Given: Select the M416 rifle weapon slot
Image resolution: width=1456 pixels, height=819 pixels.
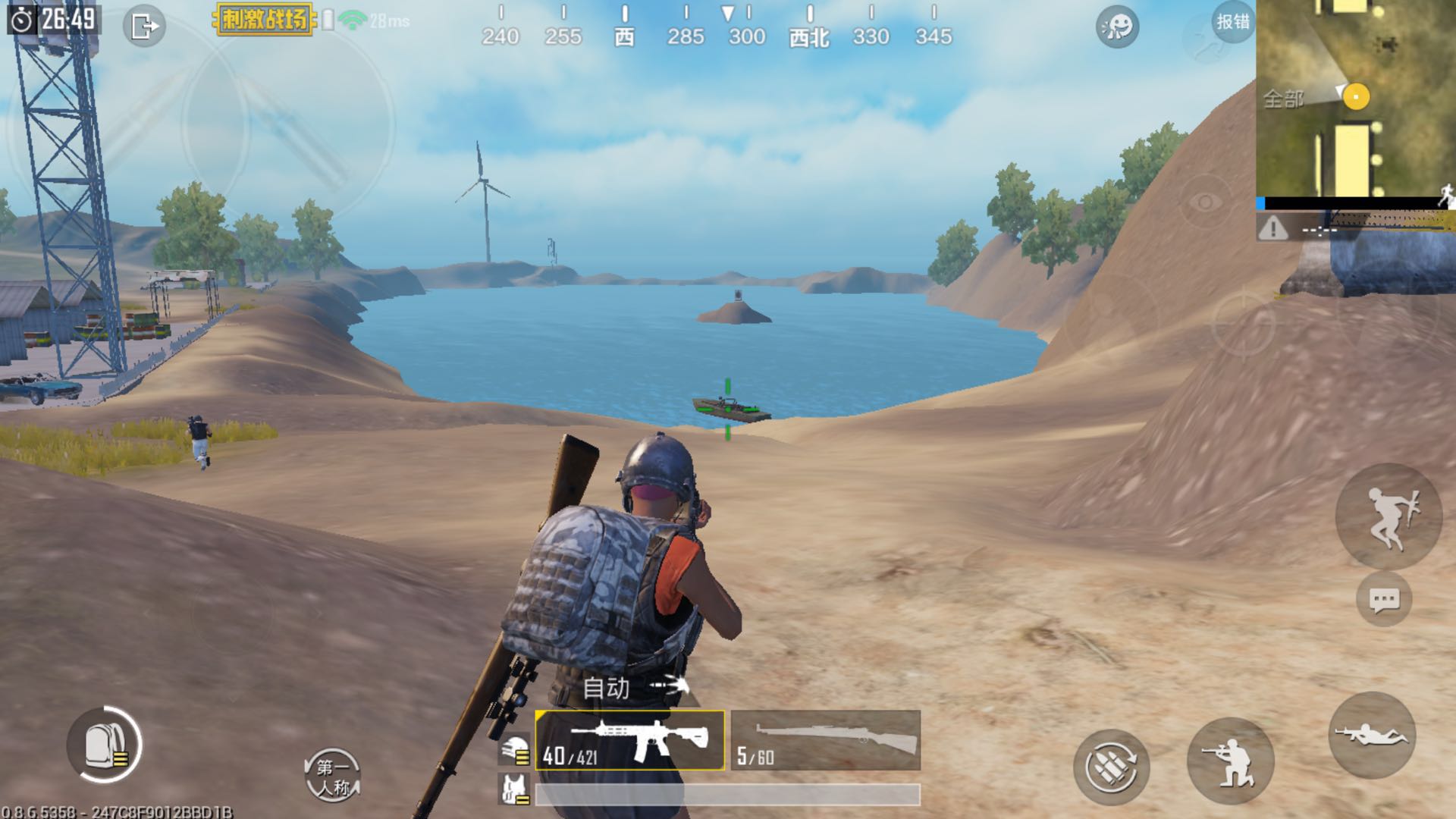Looking at the screenshot, I should [629, 740].
